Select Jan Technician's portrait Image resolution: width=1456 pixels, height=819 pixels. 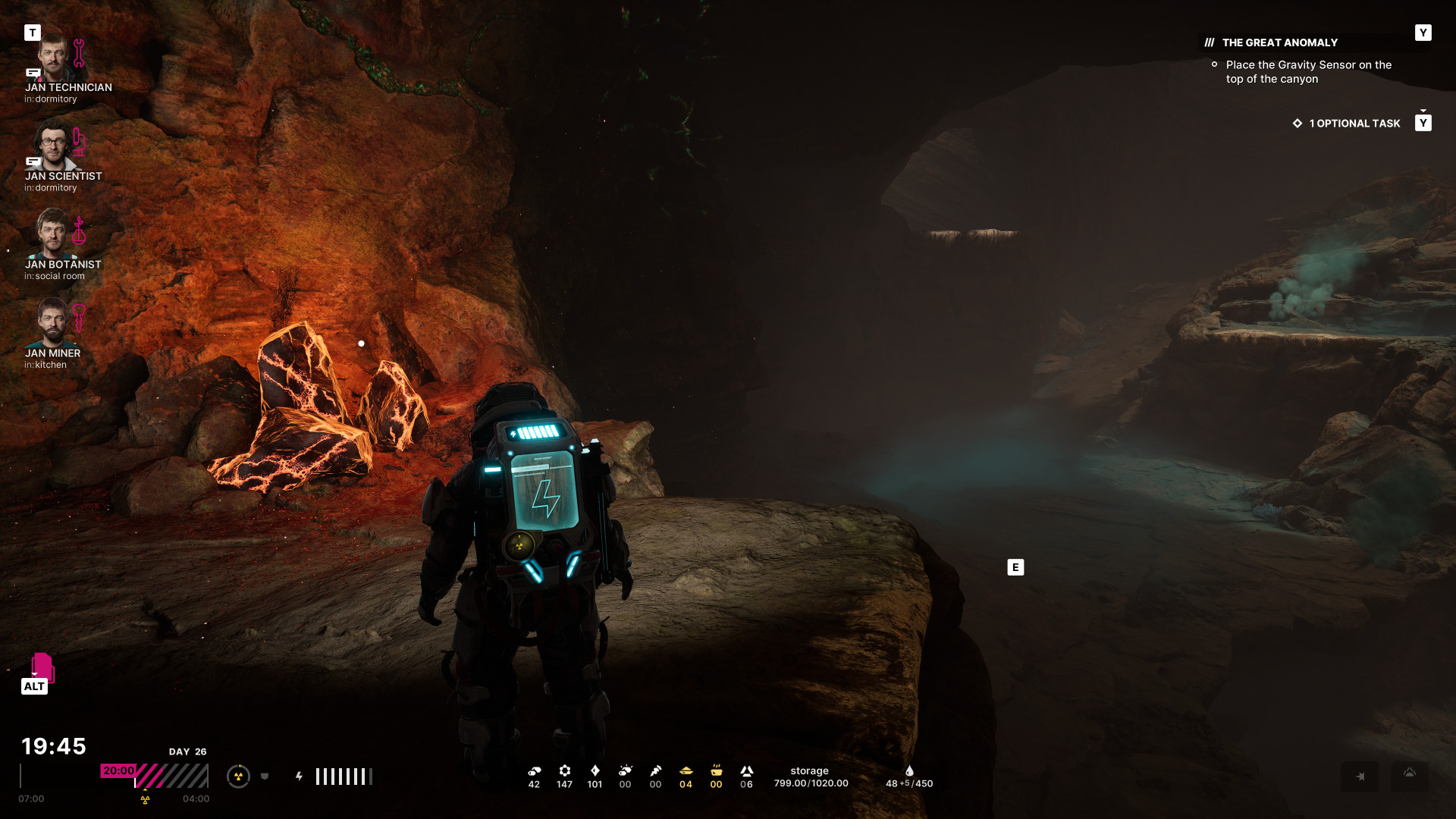pyautogui.click(x=53, y=58)
